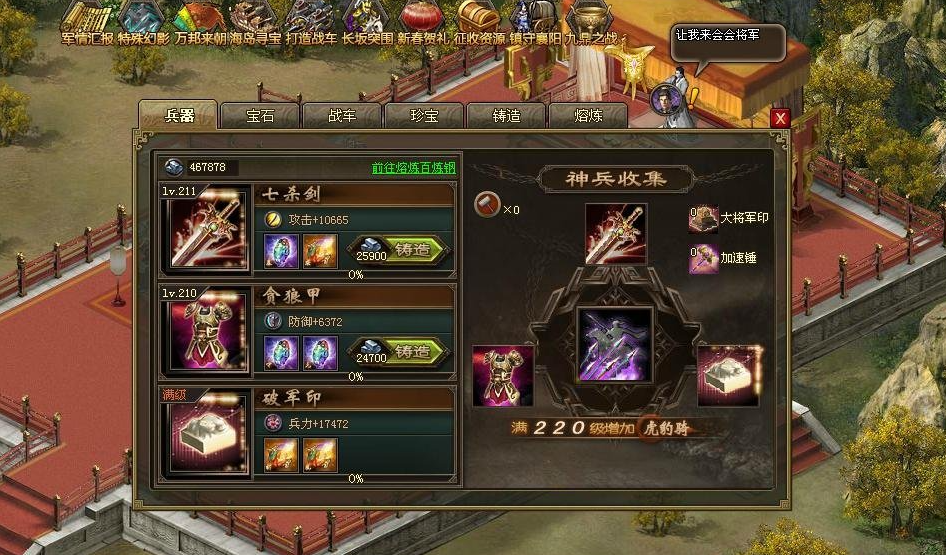Open the 战车 tab
Image resolution: width=946 pixels, height=555 pixels.
(342, 115)
